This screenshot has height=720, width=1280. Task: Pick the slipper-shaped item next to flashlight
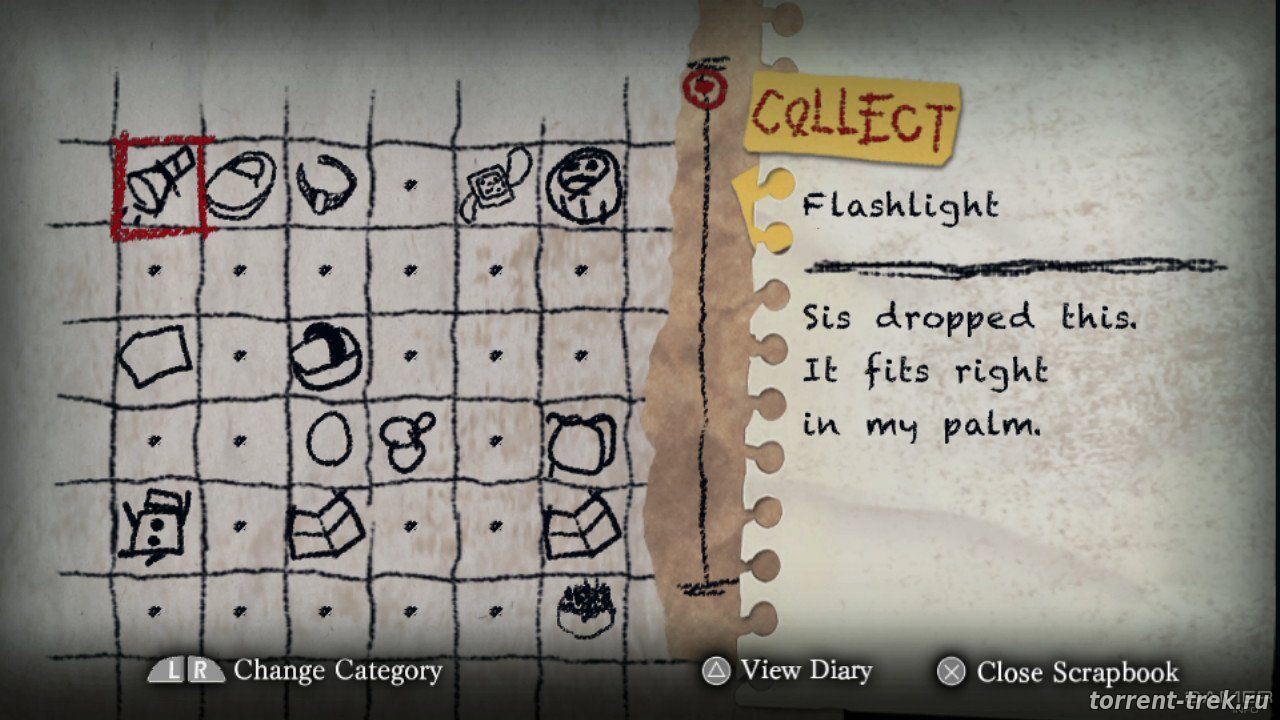[x=241, y=184]
